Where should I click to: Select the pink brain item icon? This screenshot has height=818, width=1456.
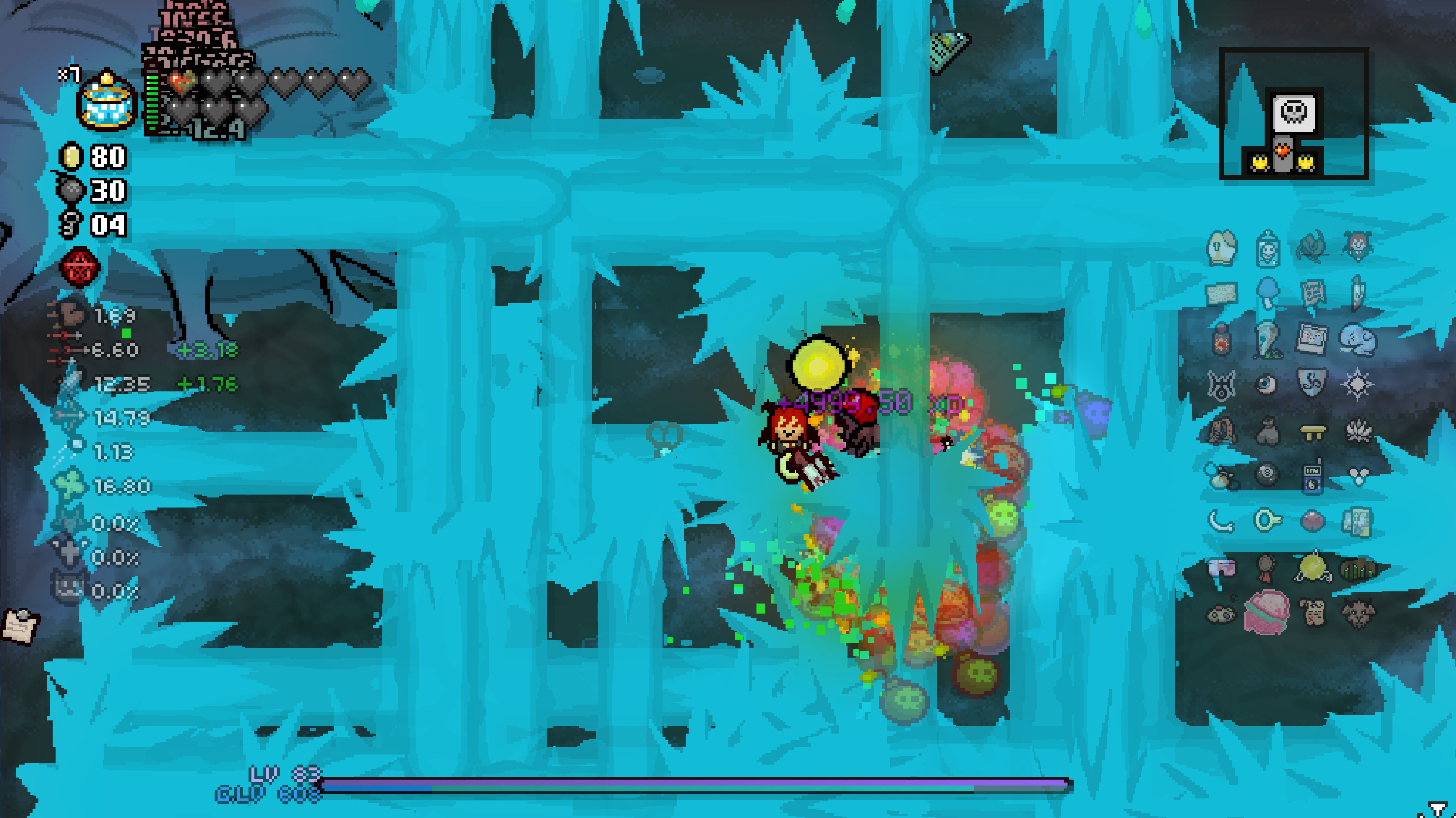tap(1267, 613)
